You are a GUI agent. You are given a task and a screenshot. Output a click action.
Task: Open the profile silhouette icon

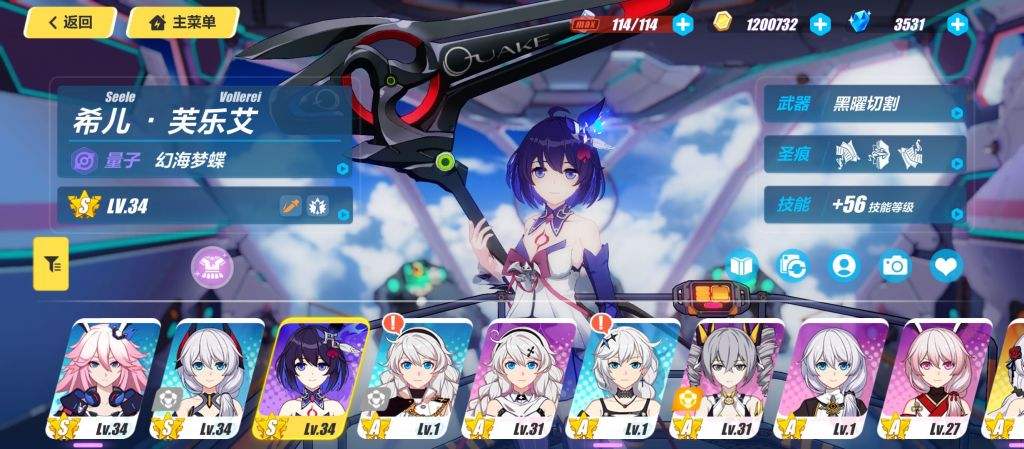[845, 265]
